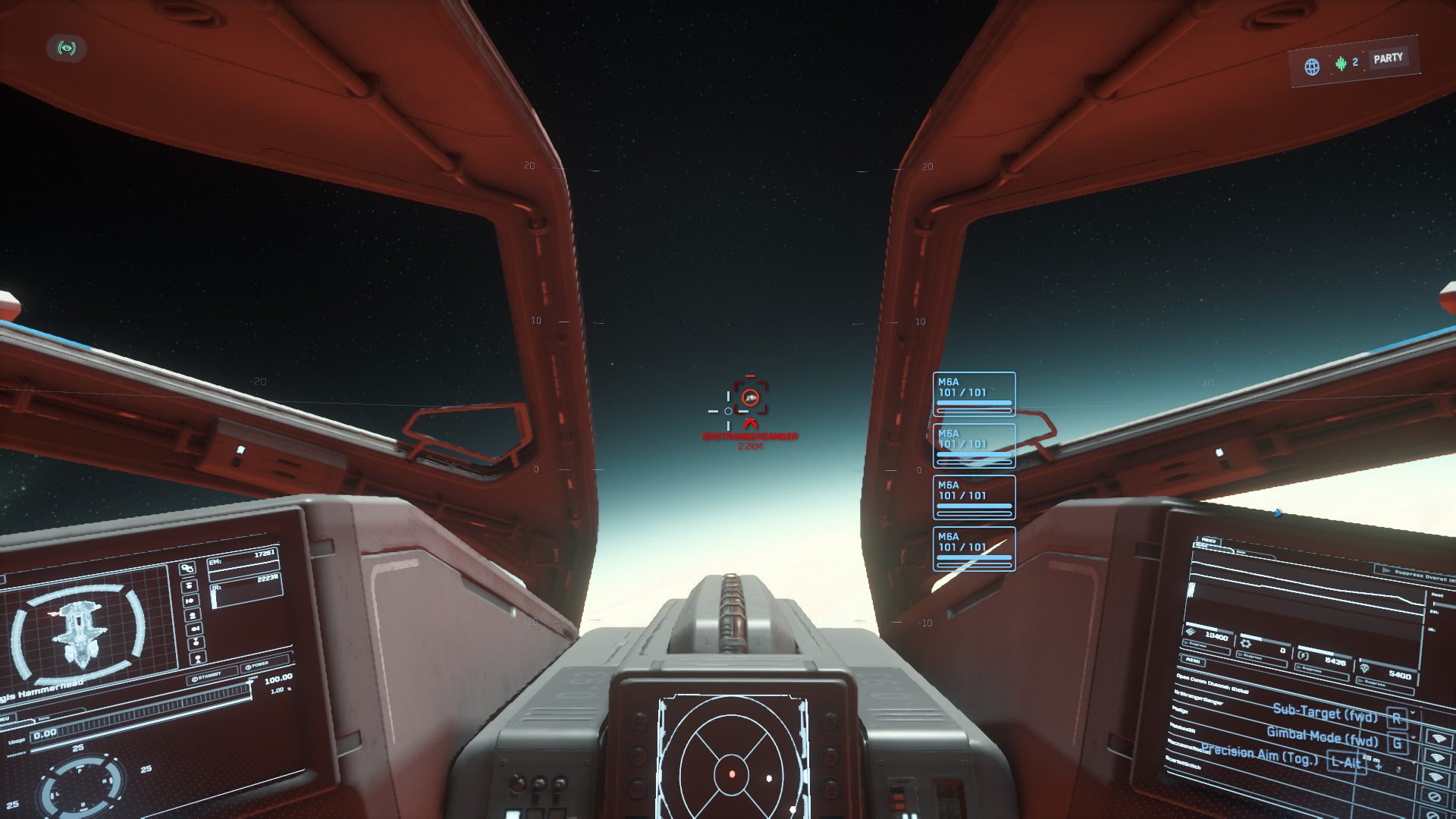Open the dropdown next to Gimbal Mode (fwd)
Image resolution: width=1456 pixels, height=819 pixels.
click(1412, 737)
